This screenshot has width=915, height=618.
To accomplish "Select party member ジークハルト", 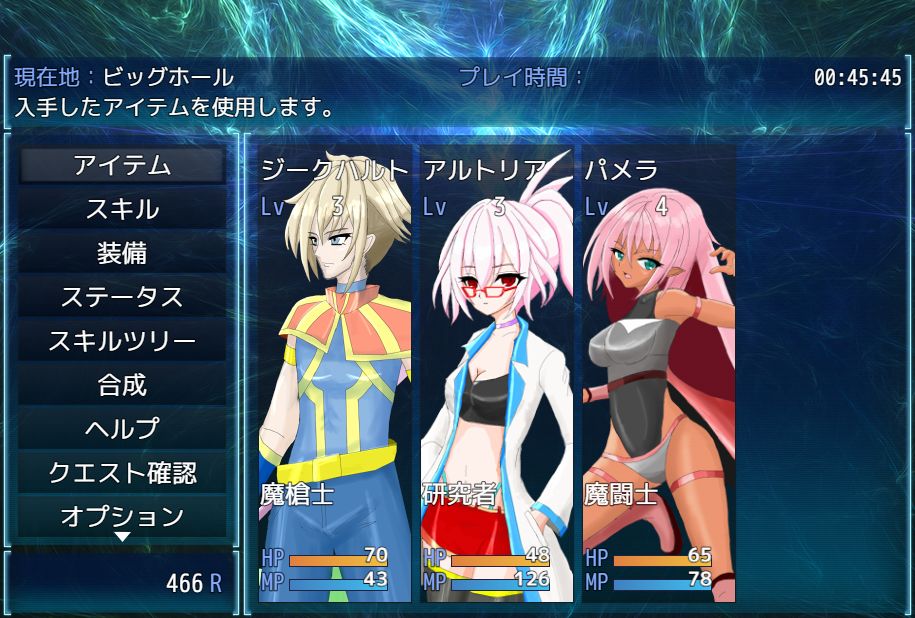I will 334,373.
